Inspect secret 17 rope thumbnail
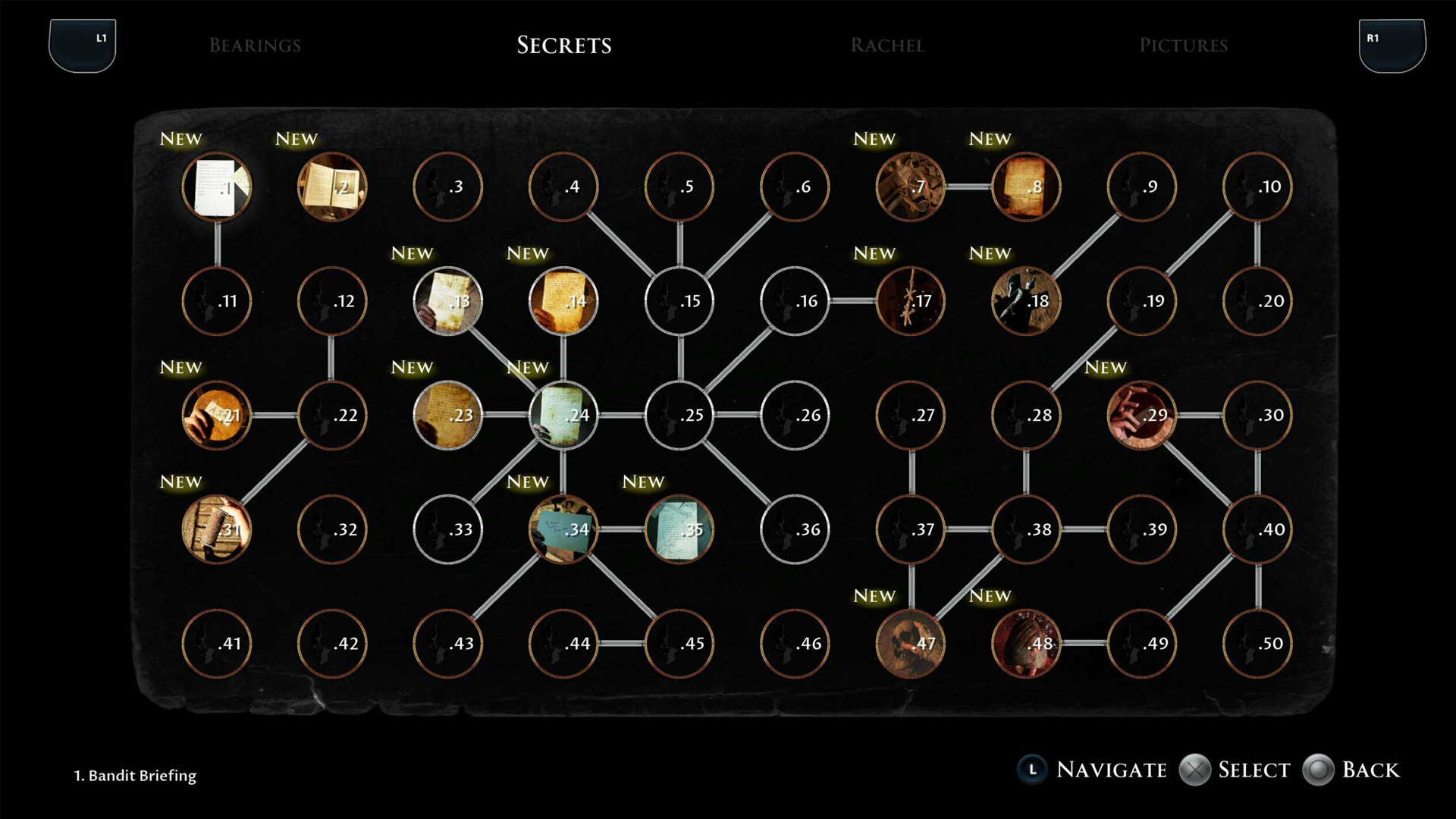1456x819 pixels. pos(910,301)
